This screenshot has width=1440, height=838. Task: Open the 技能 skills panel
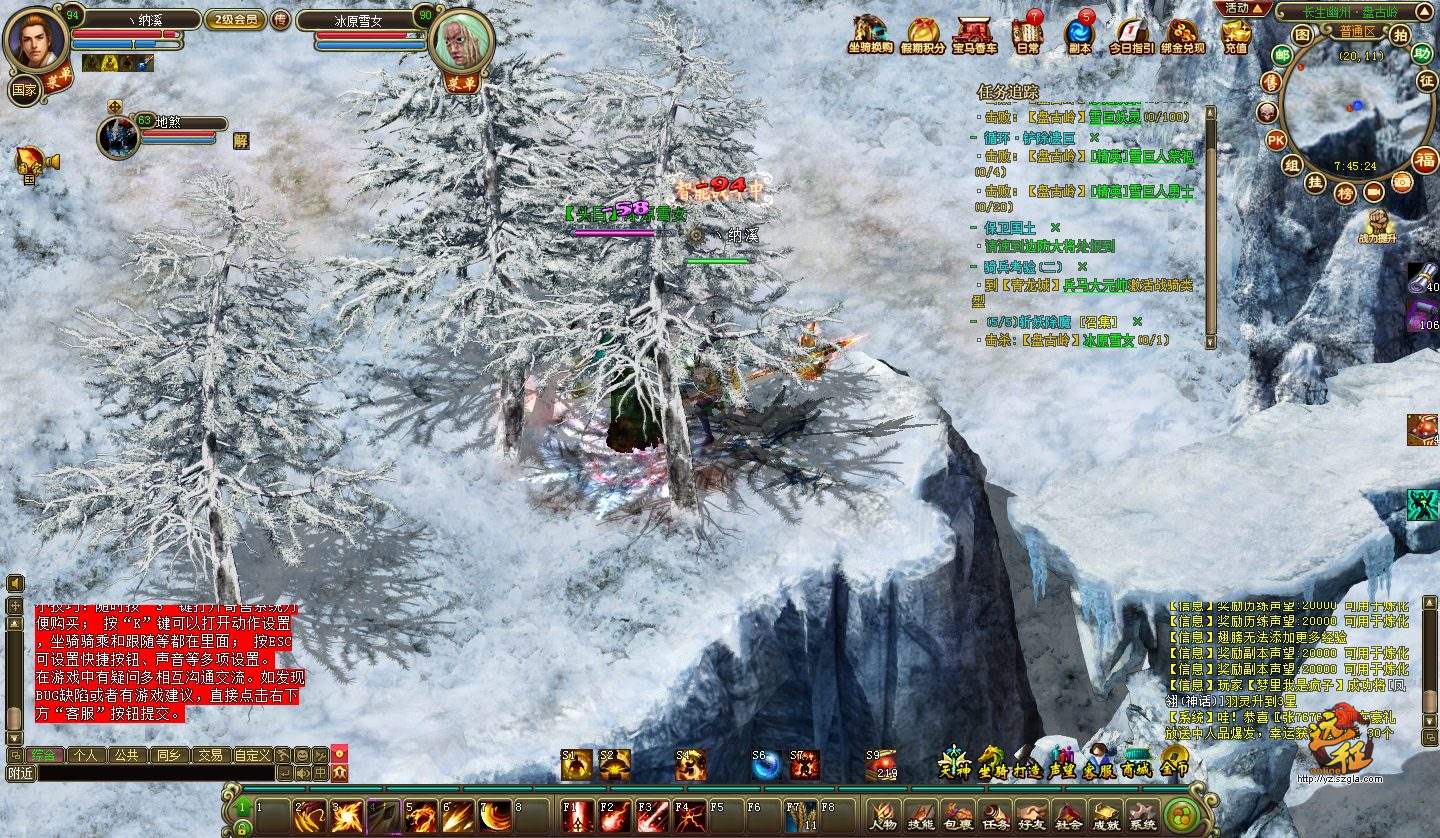pos(920,816)
